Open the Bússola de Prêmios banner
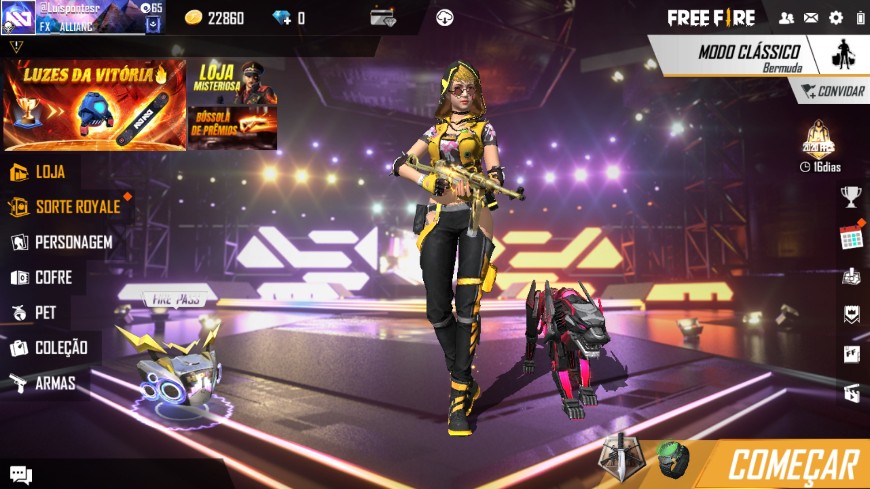The image size is (870, 489). coord(232,128)
